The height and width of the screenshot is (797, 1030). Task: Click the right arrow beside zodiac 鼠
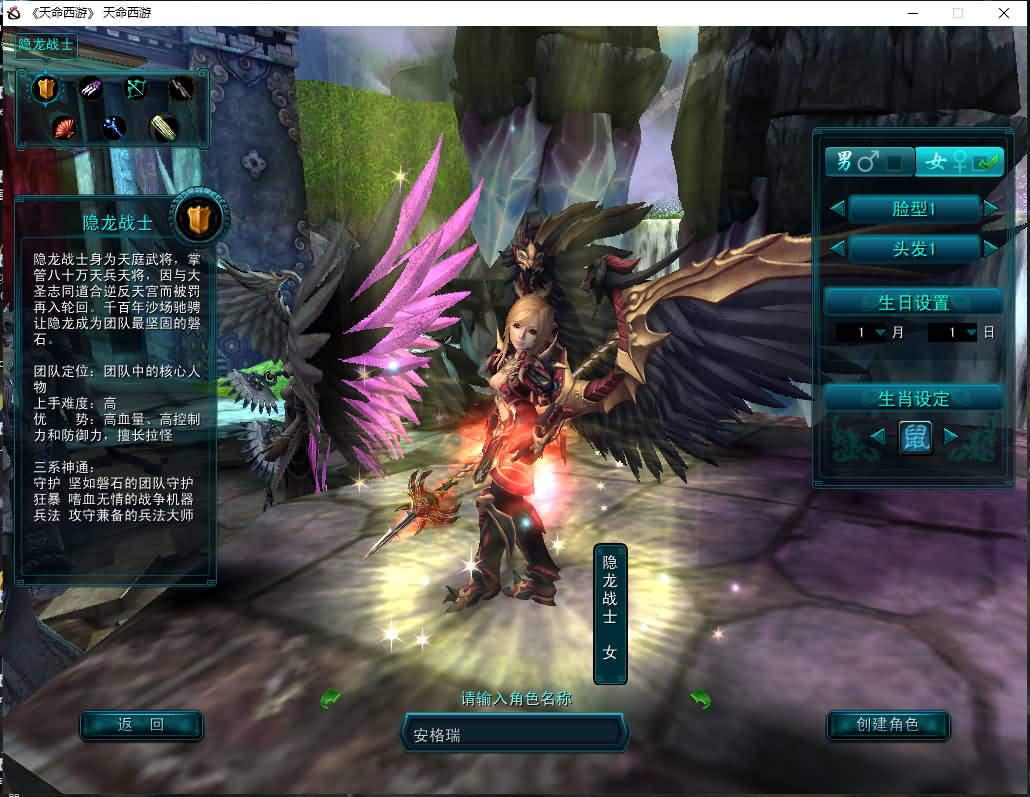pos(951,436)
